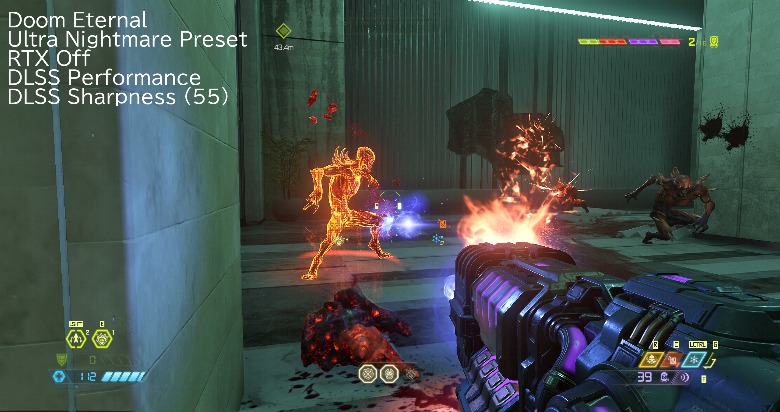The height and width of the screenshot is (412, 780).
Task: Select the right rune icon at bottom center
Action: pyautogui.click(x=388, y=373)
